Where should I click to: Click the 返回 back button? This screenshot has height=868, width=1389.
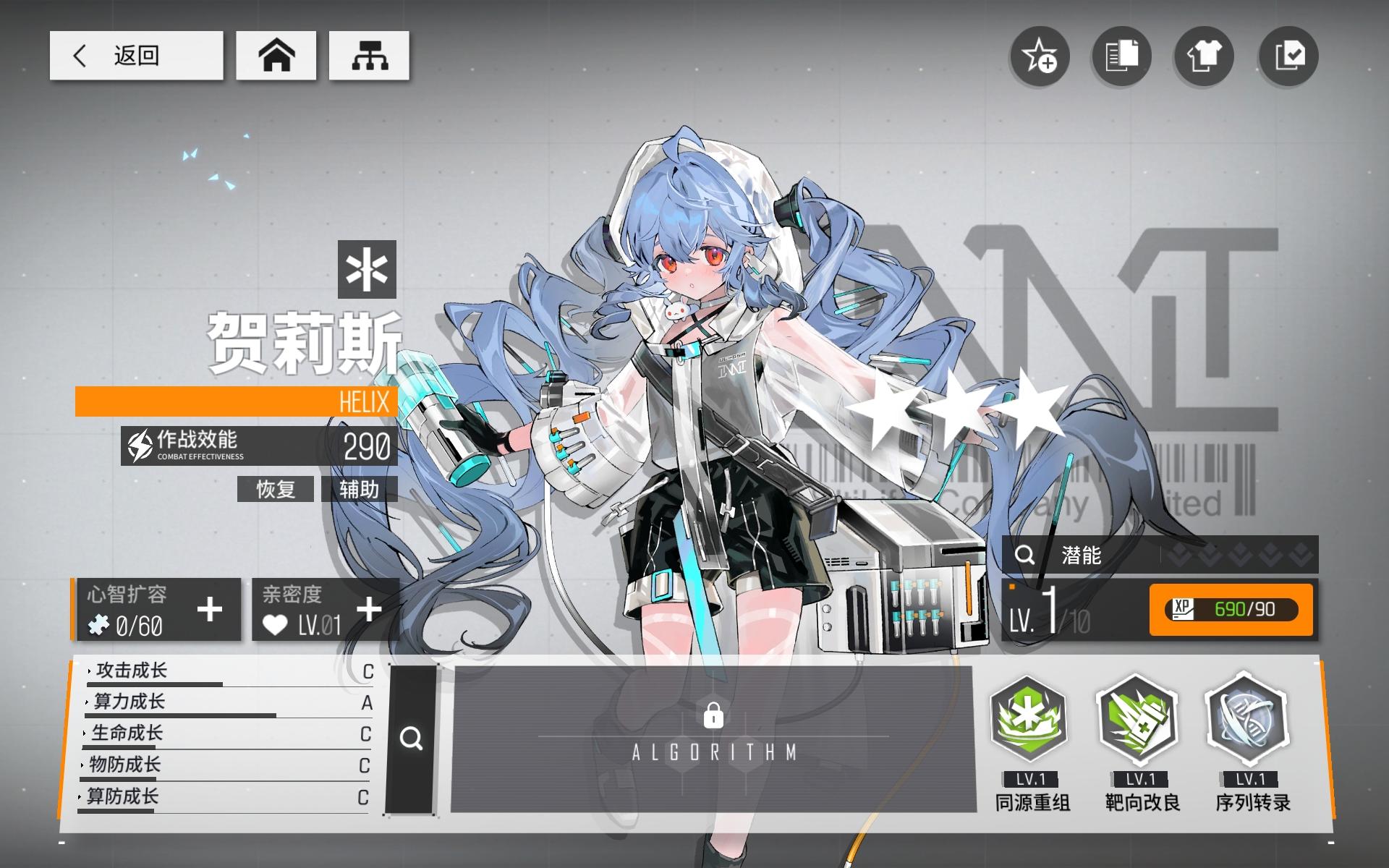136,55
